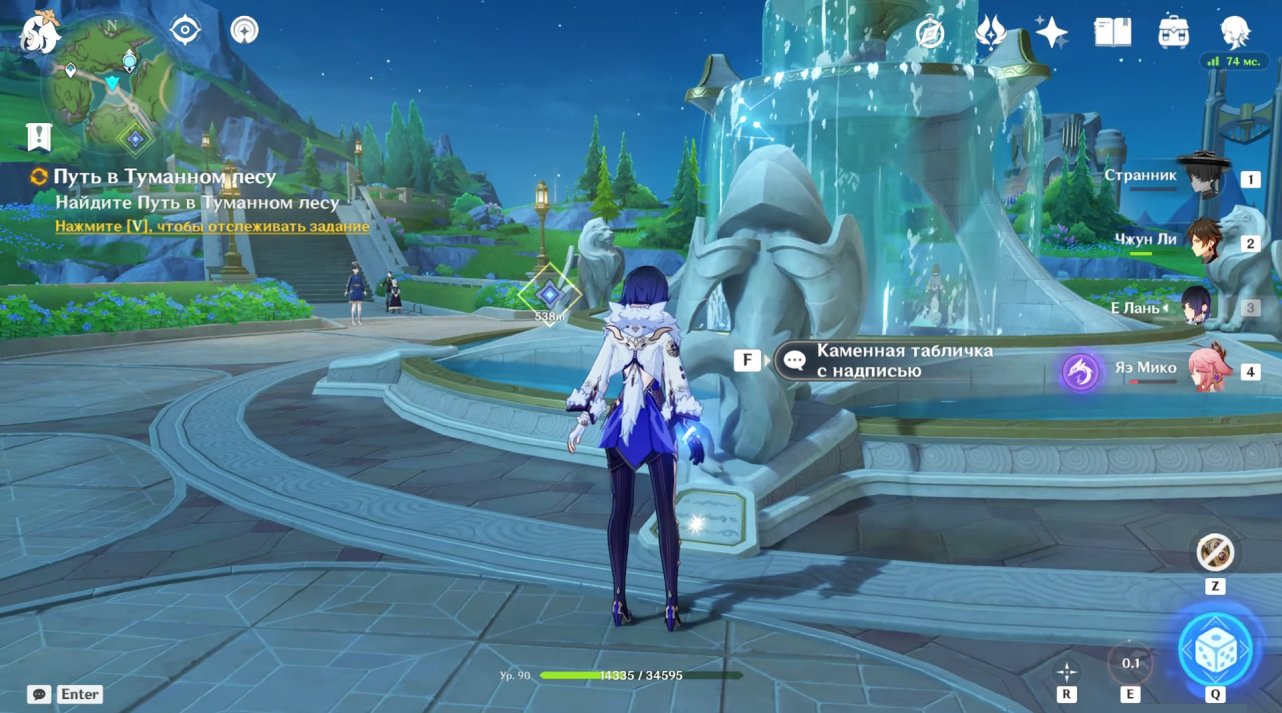Use the elemental skill on cooldown
Viewport: 1282px width, 713px height.
tap(1130, 664)
